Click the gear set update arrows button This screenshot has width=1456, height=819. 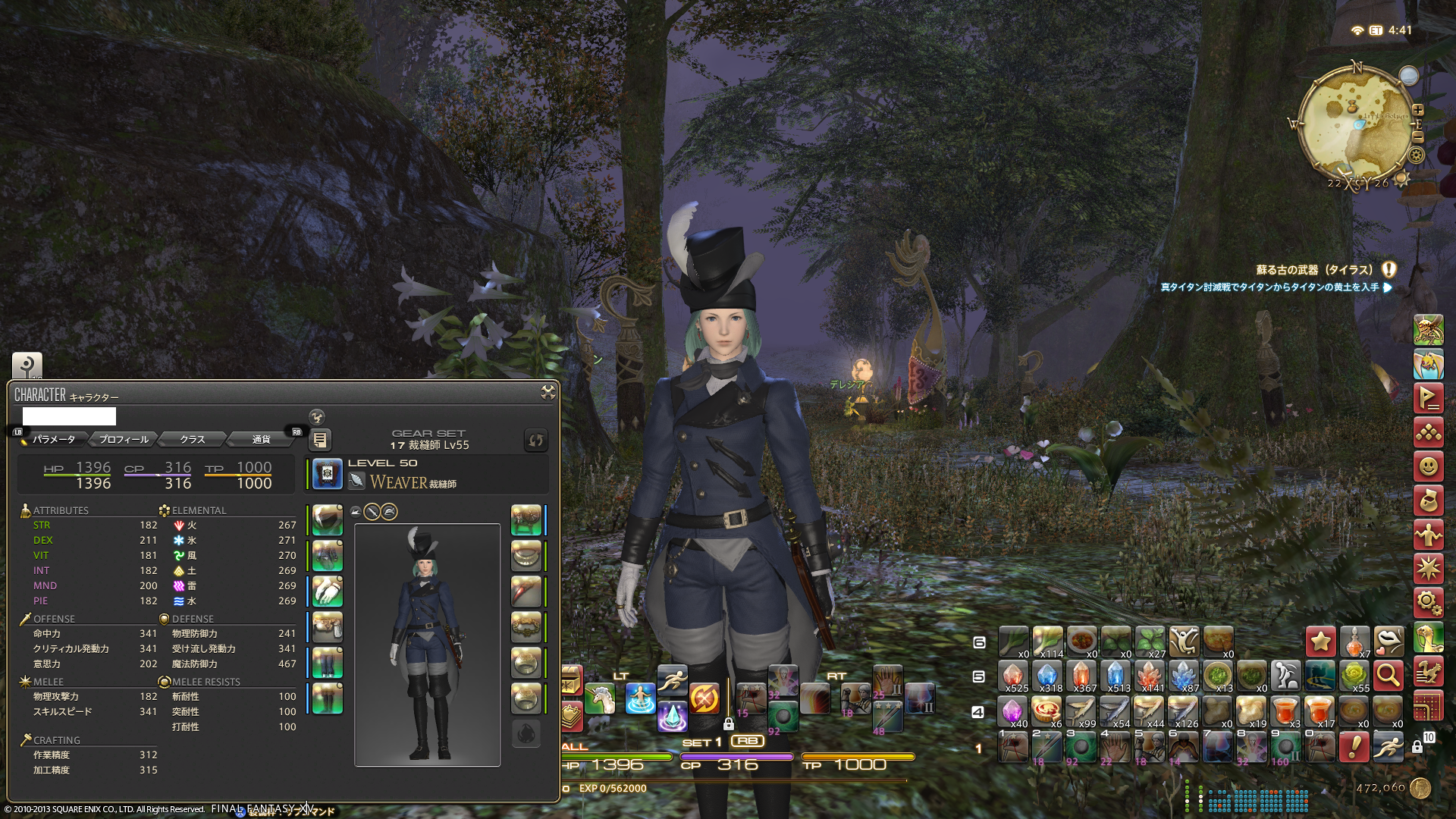(x=535, y=440)
